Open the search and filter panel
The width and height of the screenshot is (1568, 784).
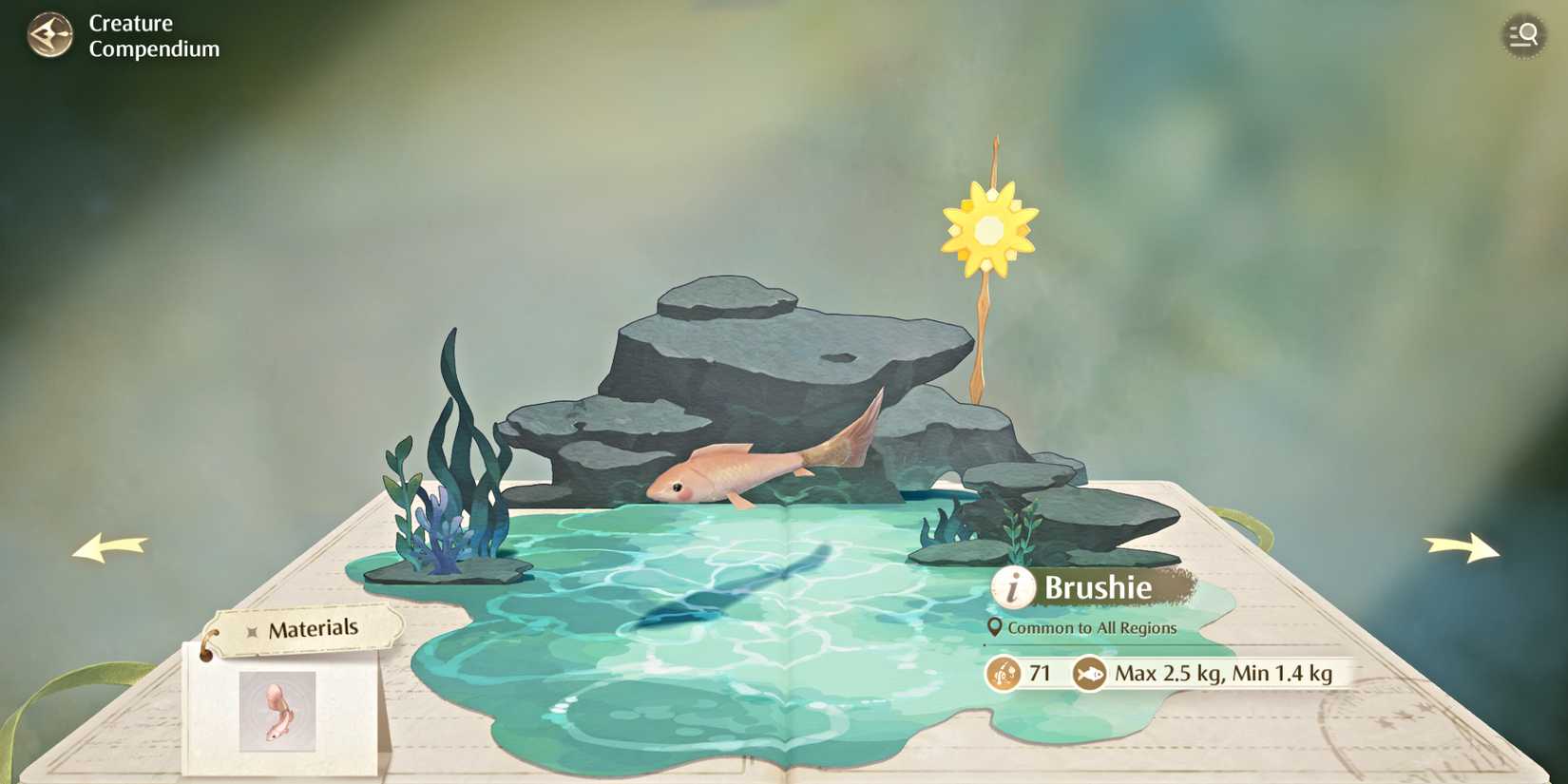(x=1521, y=35)
